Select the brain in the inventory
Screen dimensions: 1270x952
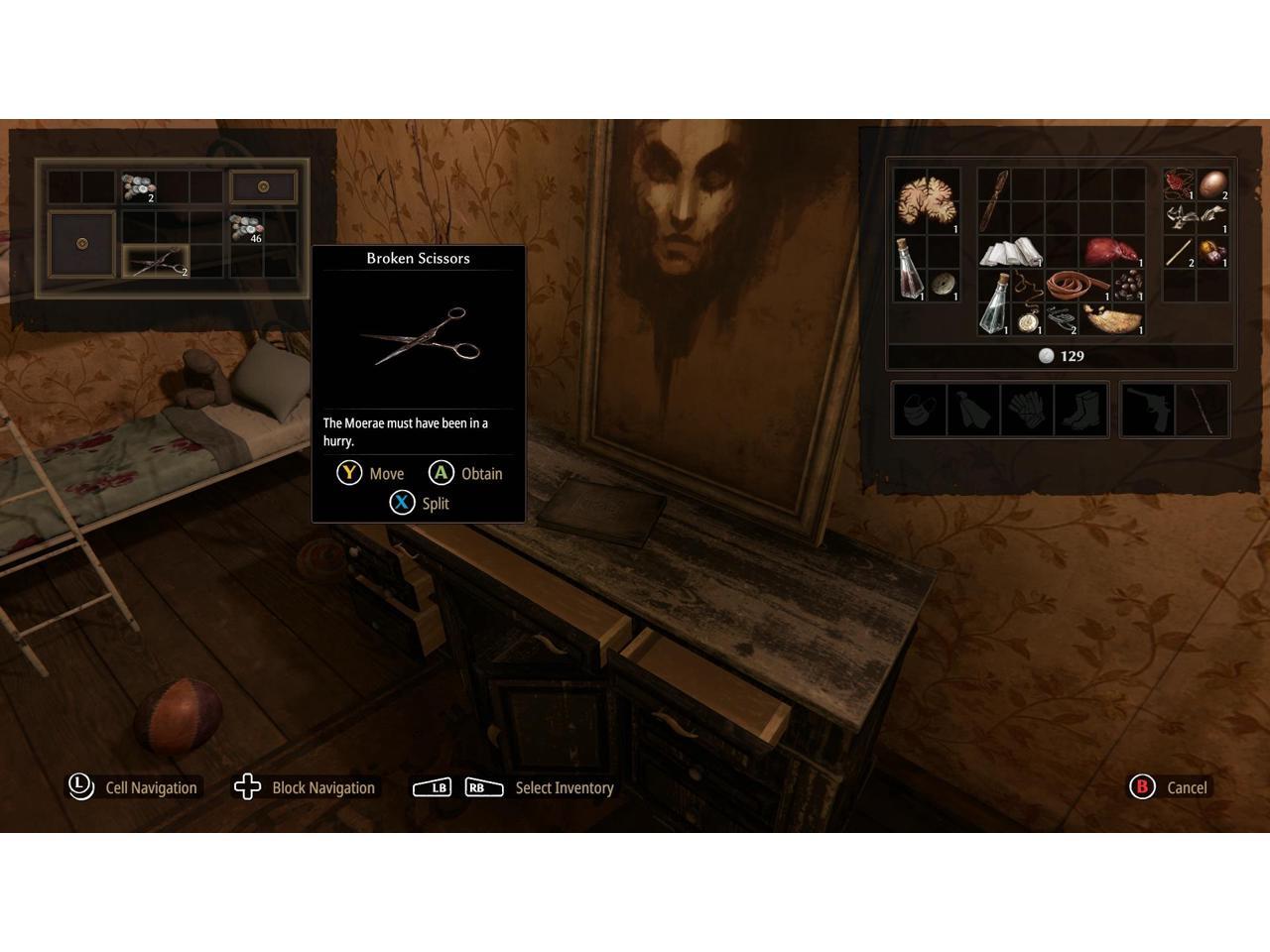coord(926,200)
